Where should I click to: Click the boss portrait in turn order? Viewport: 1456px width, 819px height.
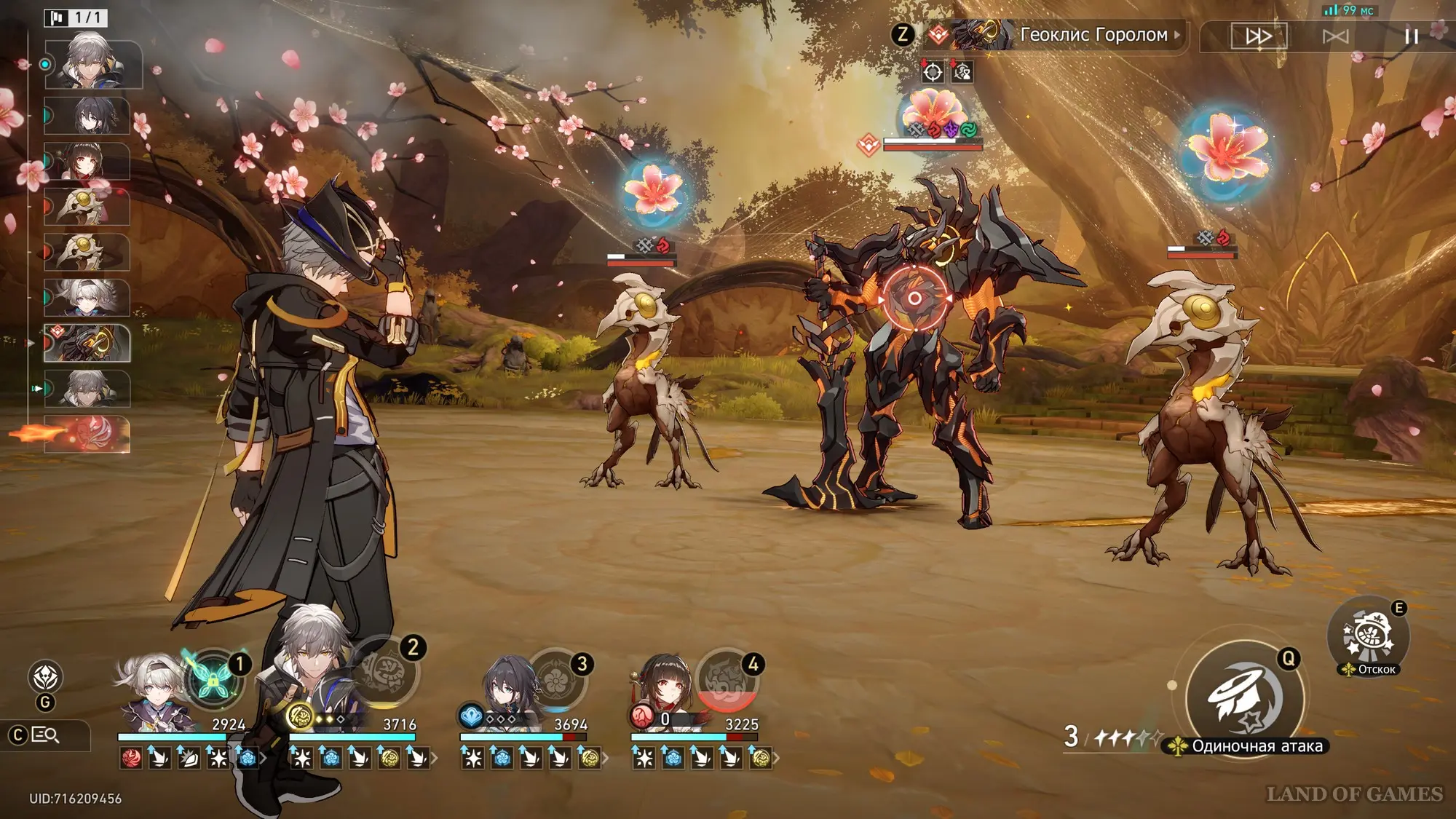pyautogui.click(x=87, y=344)
